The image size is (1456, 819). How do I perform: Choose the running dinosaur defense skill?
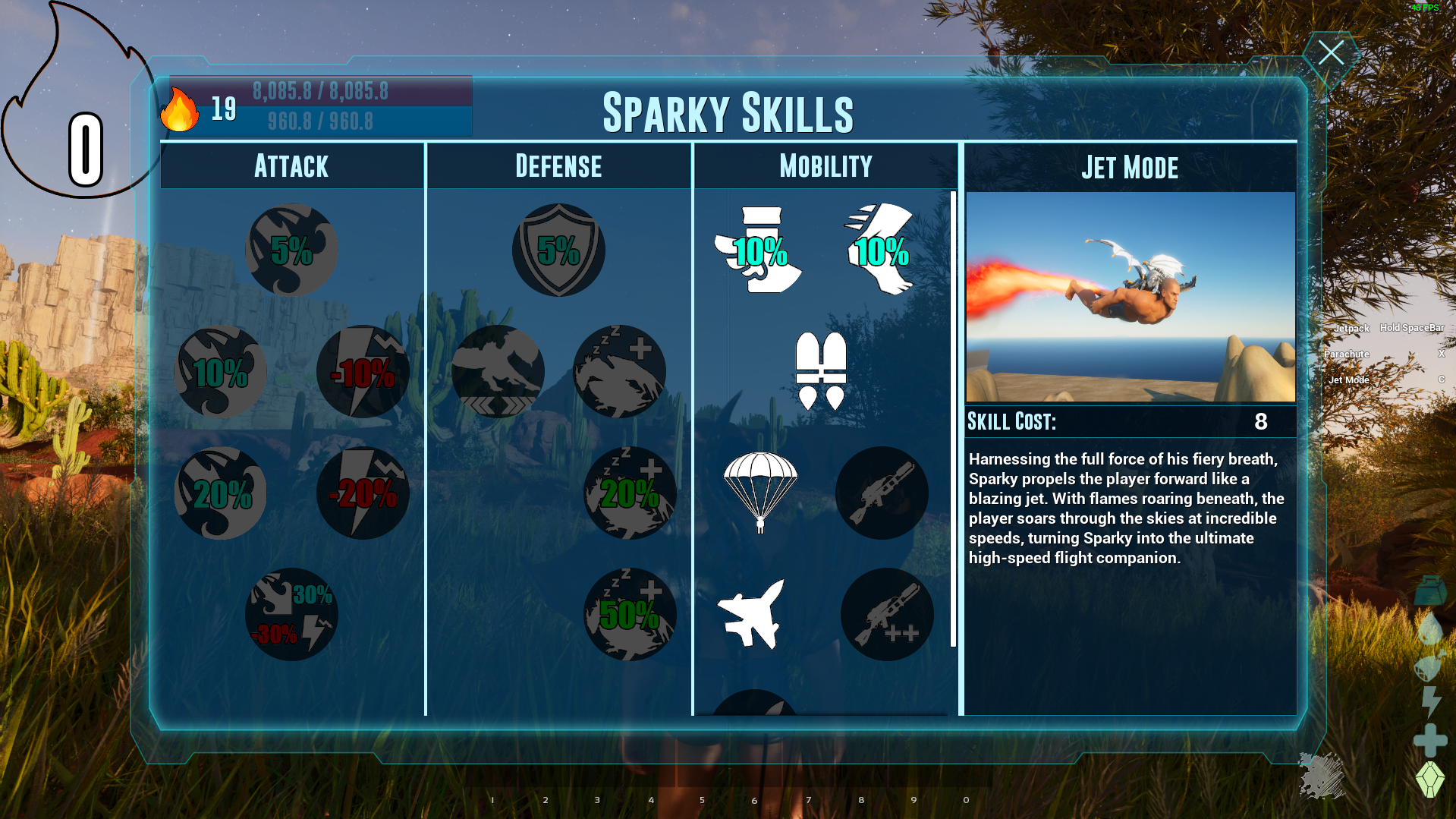coord(498,372)
